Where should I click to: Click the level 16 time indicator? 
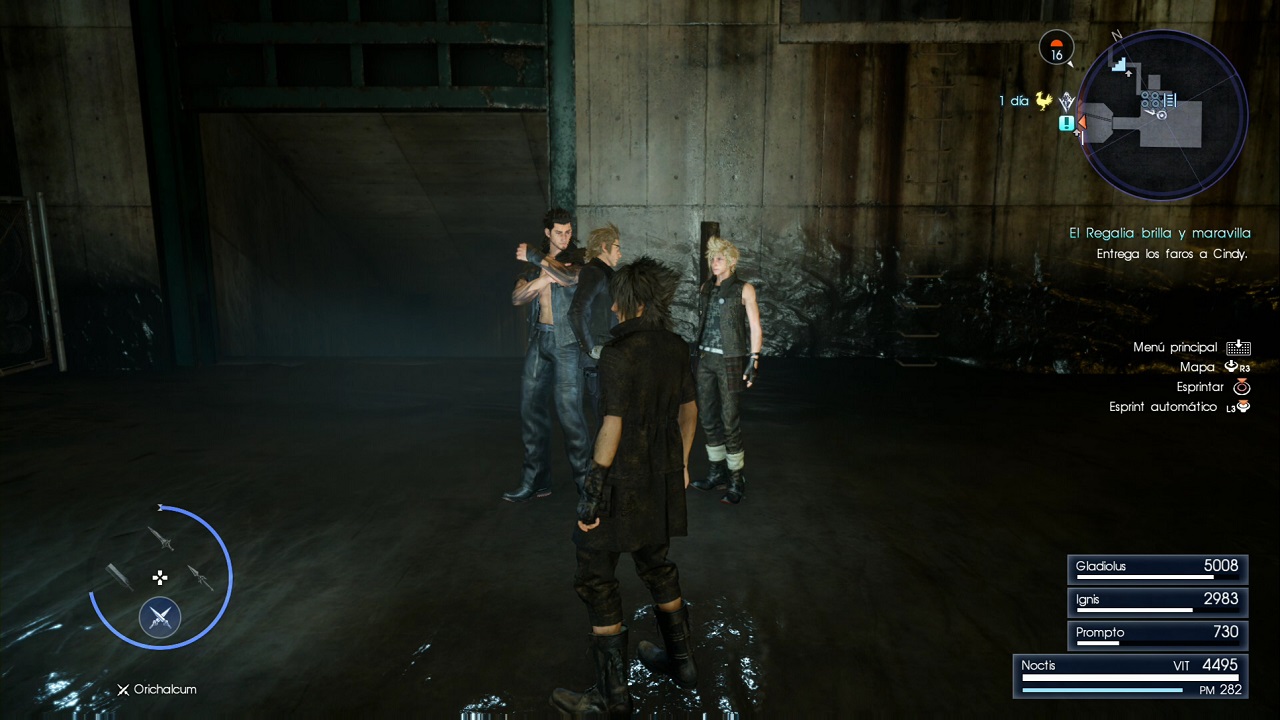tap(1056, 48)
